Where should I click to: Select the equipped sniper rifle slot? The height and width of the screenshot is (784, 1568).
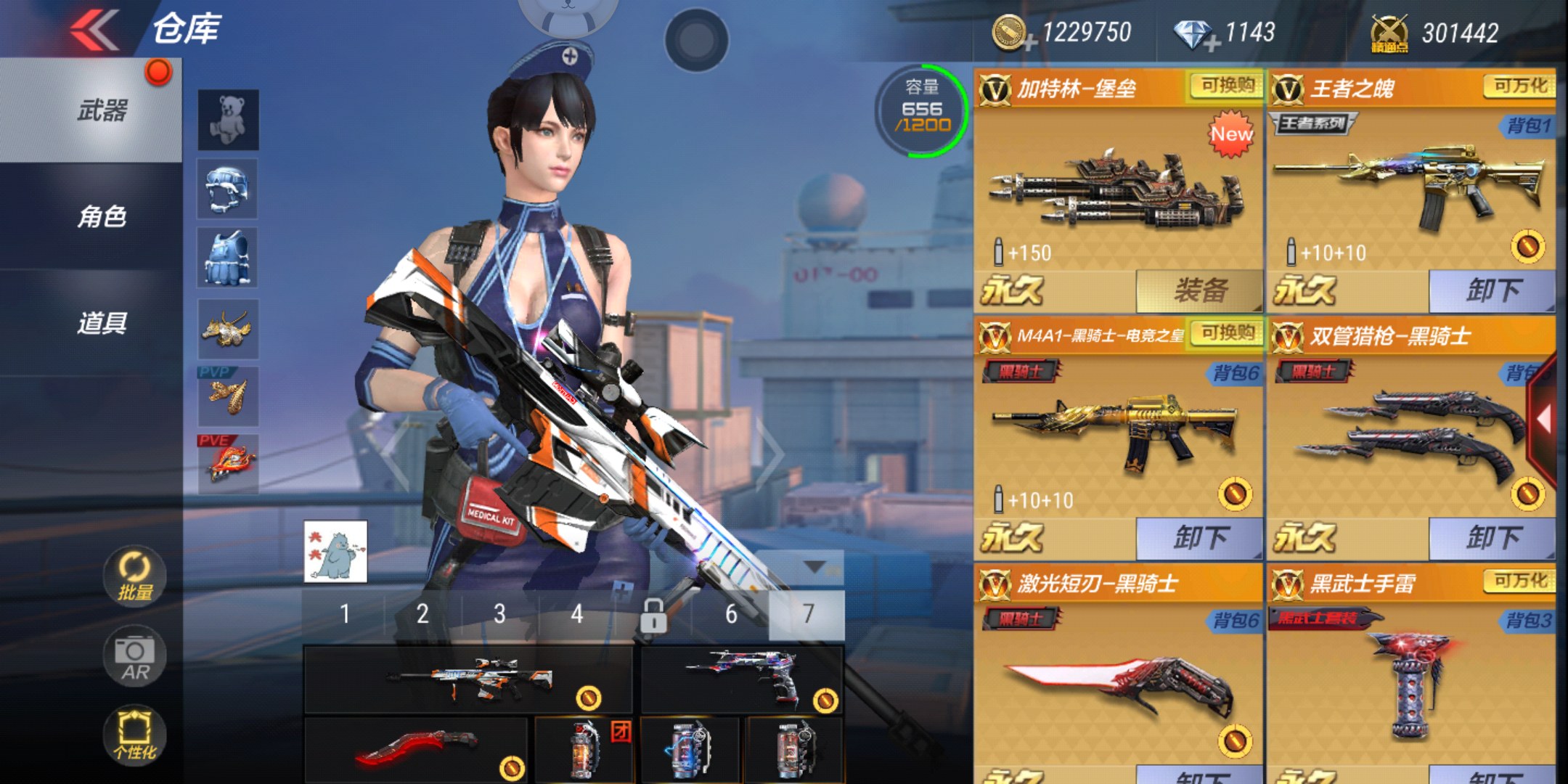[x=468, y=679]
